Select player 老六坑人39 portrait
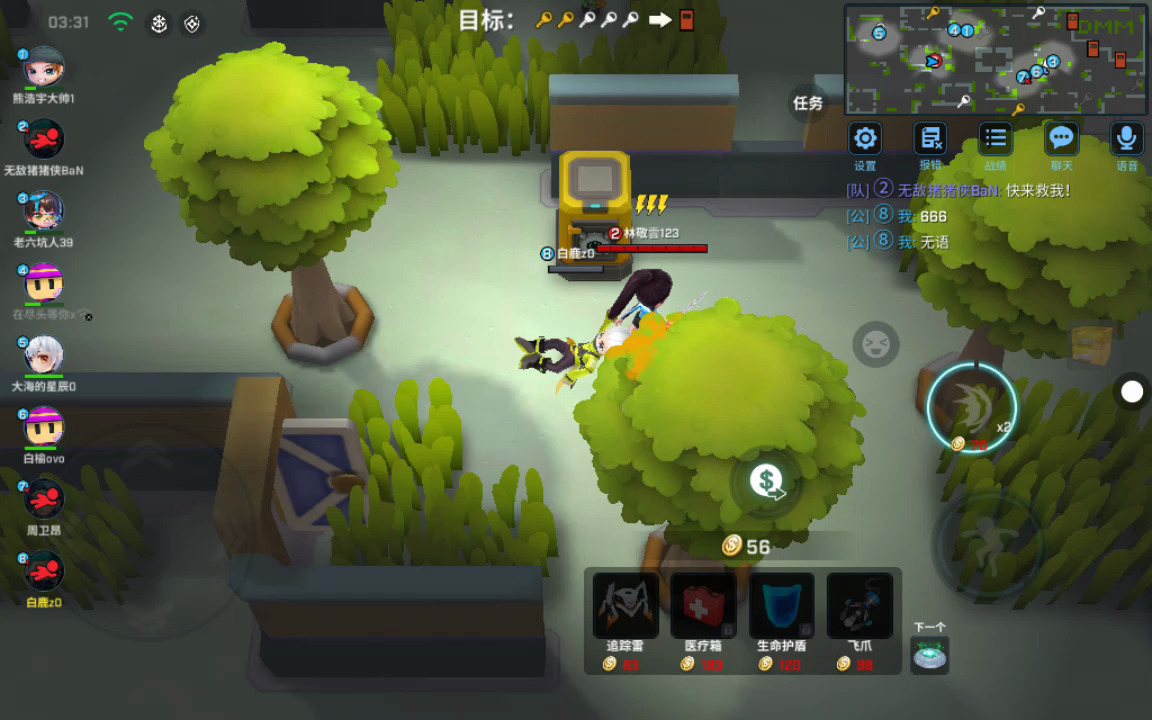Screen dimensions: 1152x720 (x=44, y=211)
